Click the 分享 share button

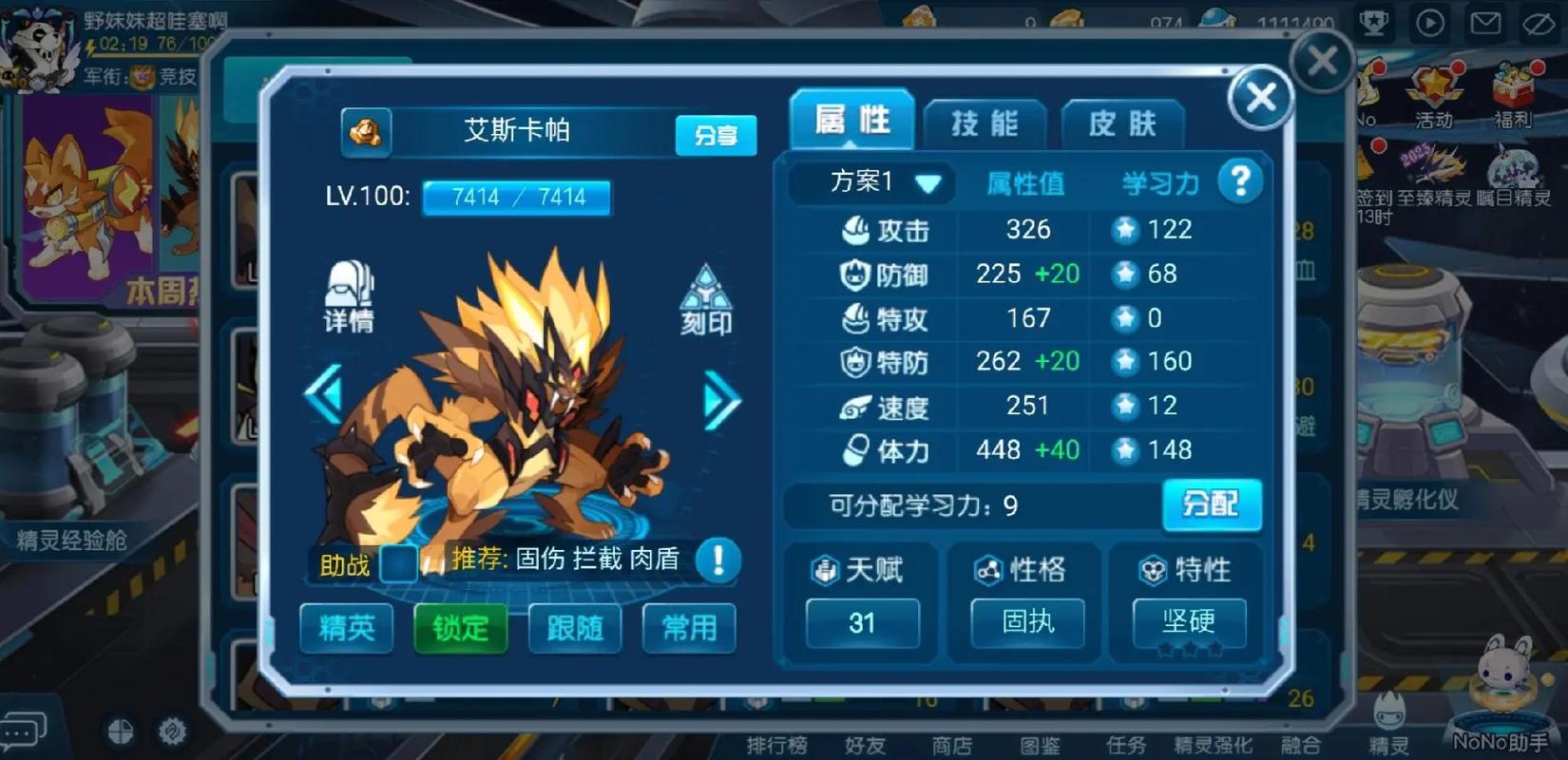(x=715, y=134)
